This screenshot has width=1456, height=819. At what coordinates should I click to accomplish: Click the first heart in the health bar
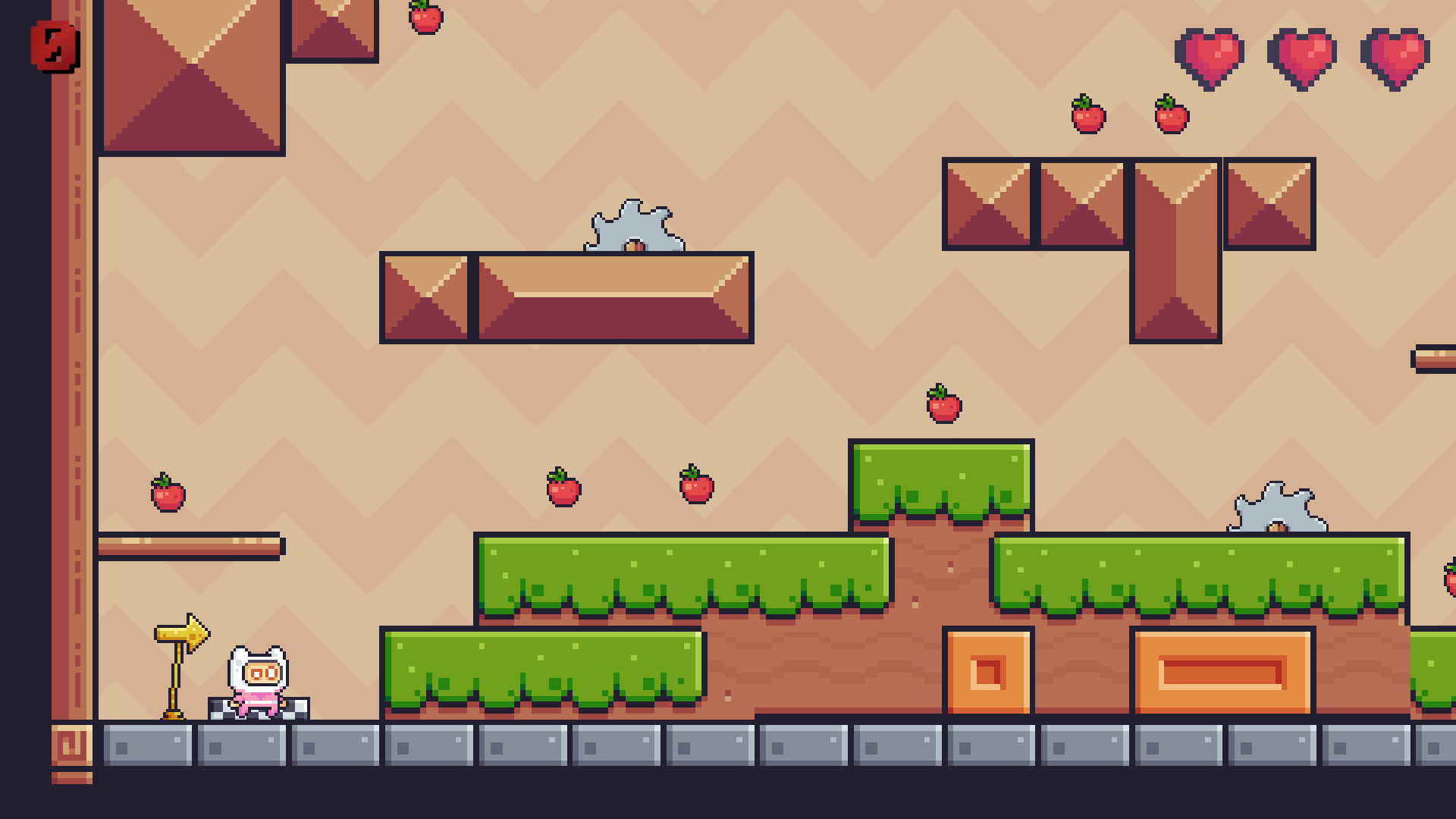click(x=1211, y=57)
